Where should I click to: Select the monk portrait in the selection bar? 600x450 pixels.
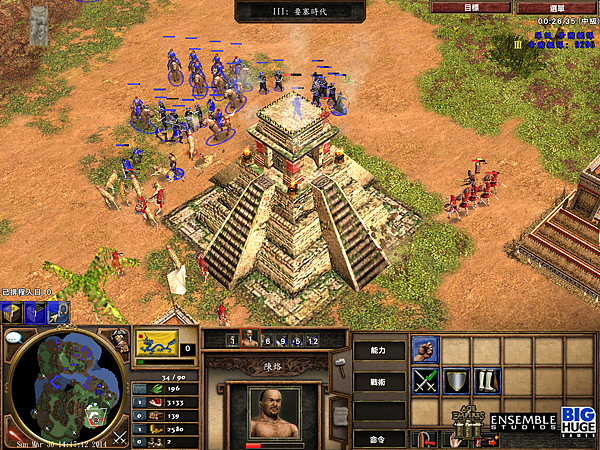click(250, 339)
